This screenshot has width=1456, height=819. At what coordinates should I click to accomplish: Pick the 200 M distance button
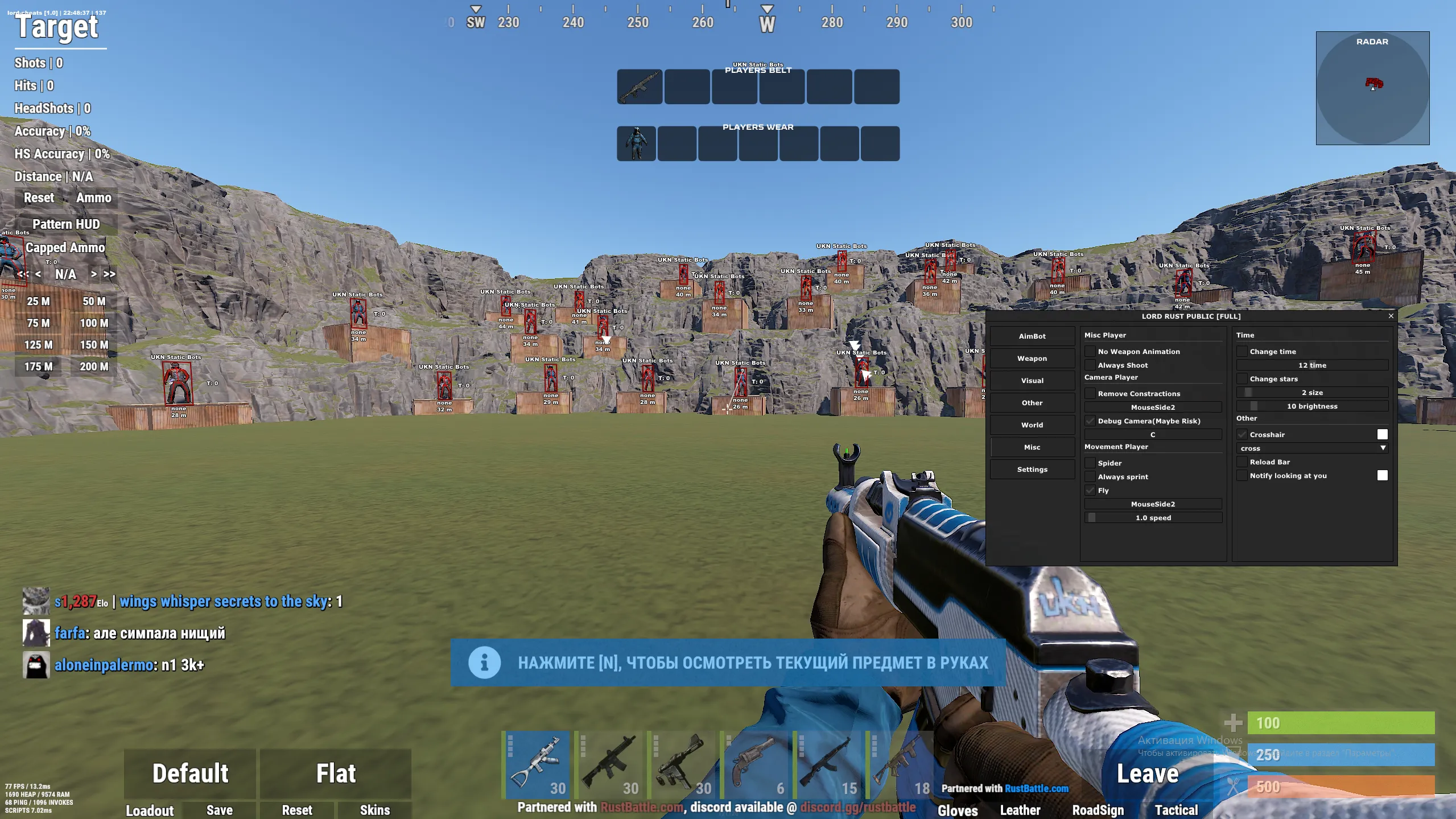94,367
